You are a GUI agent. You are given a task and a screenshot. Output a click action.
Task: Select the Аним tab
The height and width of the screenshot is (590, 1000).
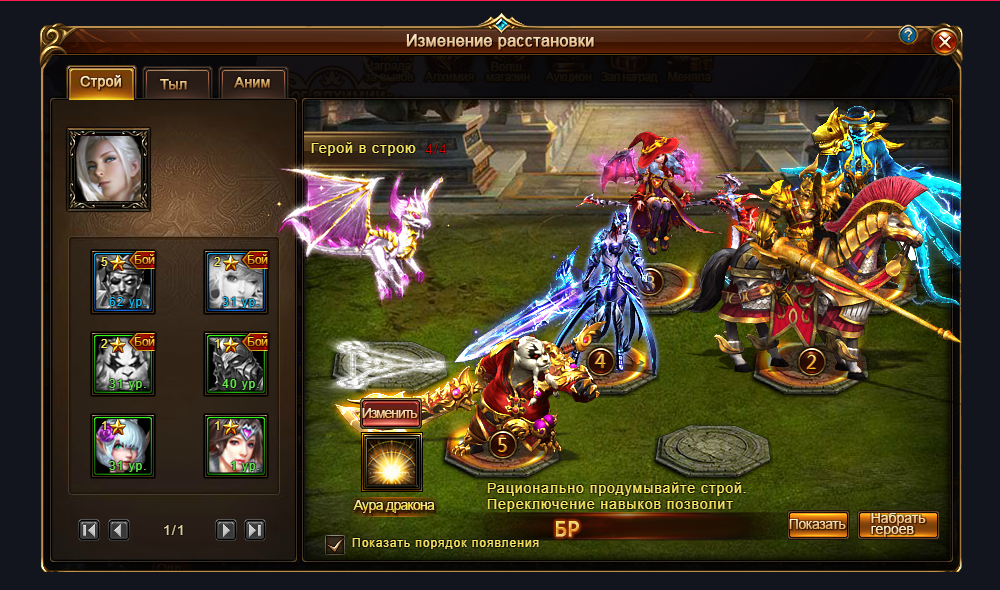251,85
